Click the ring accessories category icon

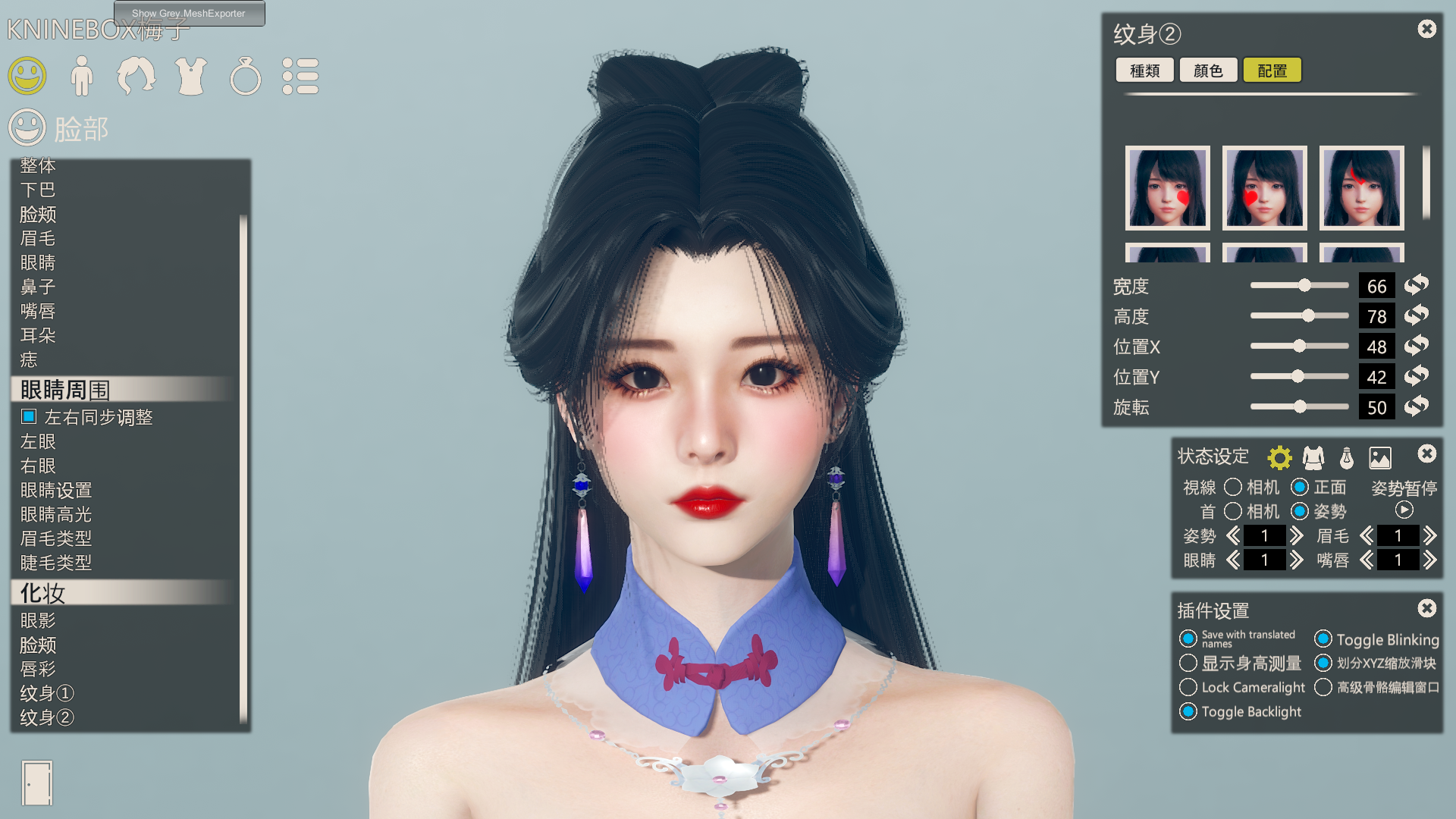[246, 77]
